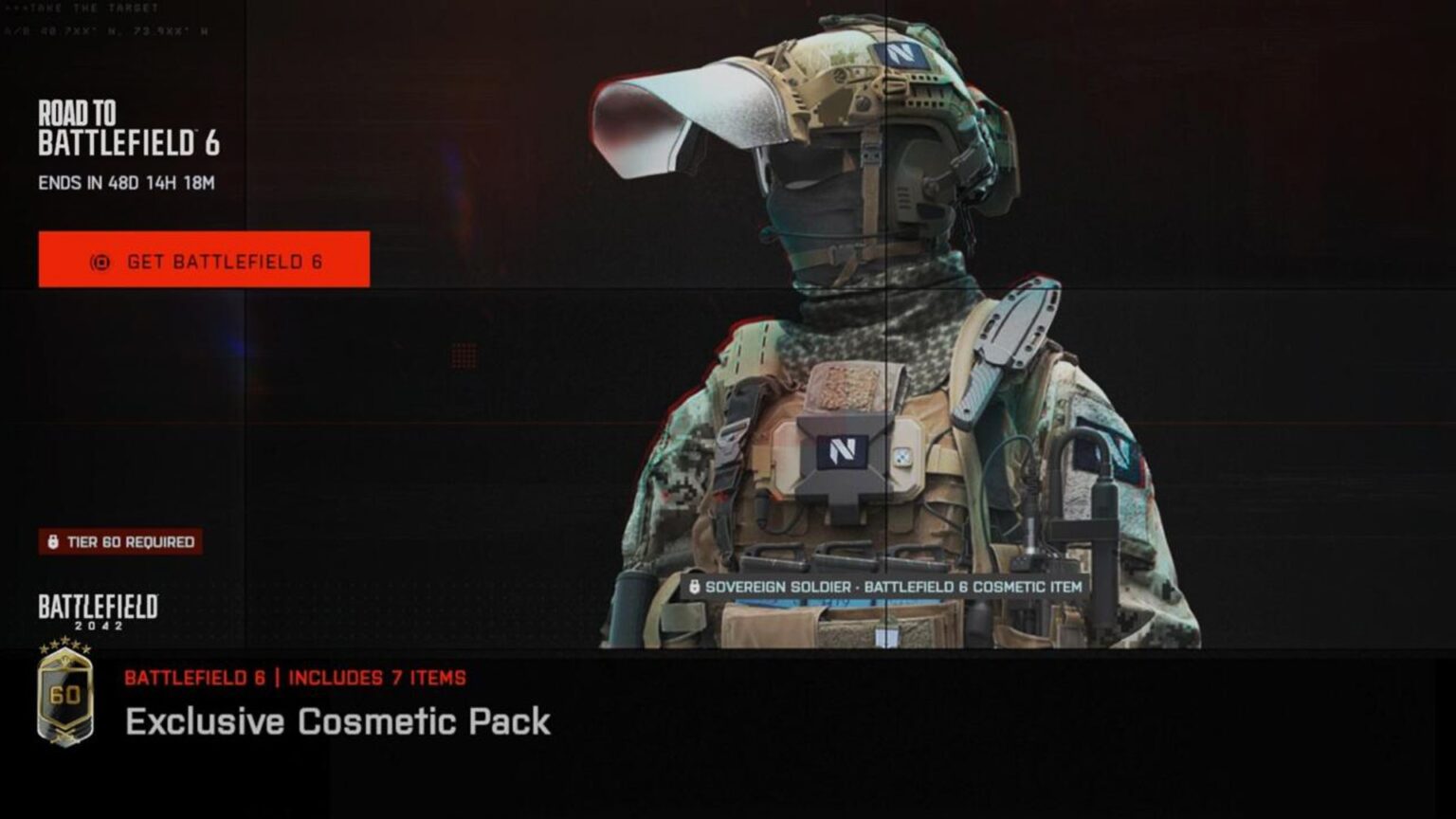This screenshot has width=1456, height=819.
Task: Click the GET BATTLEFIELD 6 button
Action: (203, 261)
